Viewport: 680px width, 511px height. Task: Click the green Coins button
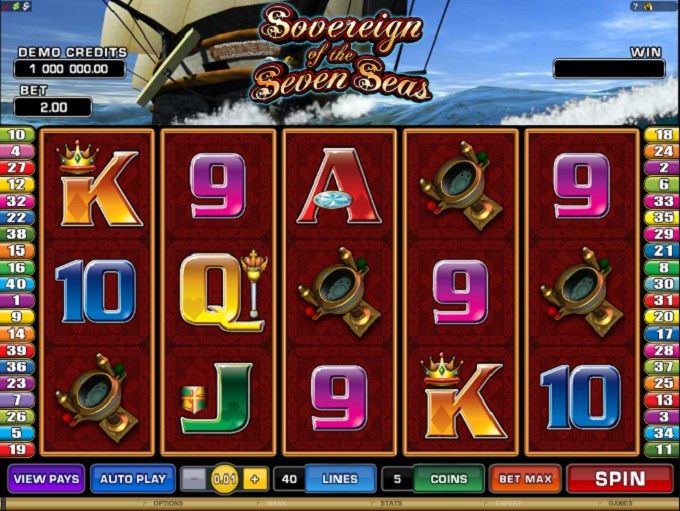point(448,479)
